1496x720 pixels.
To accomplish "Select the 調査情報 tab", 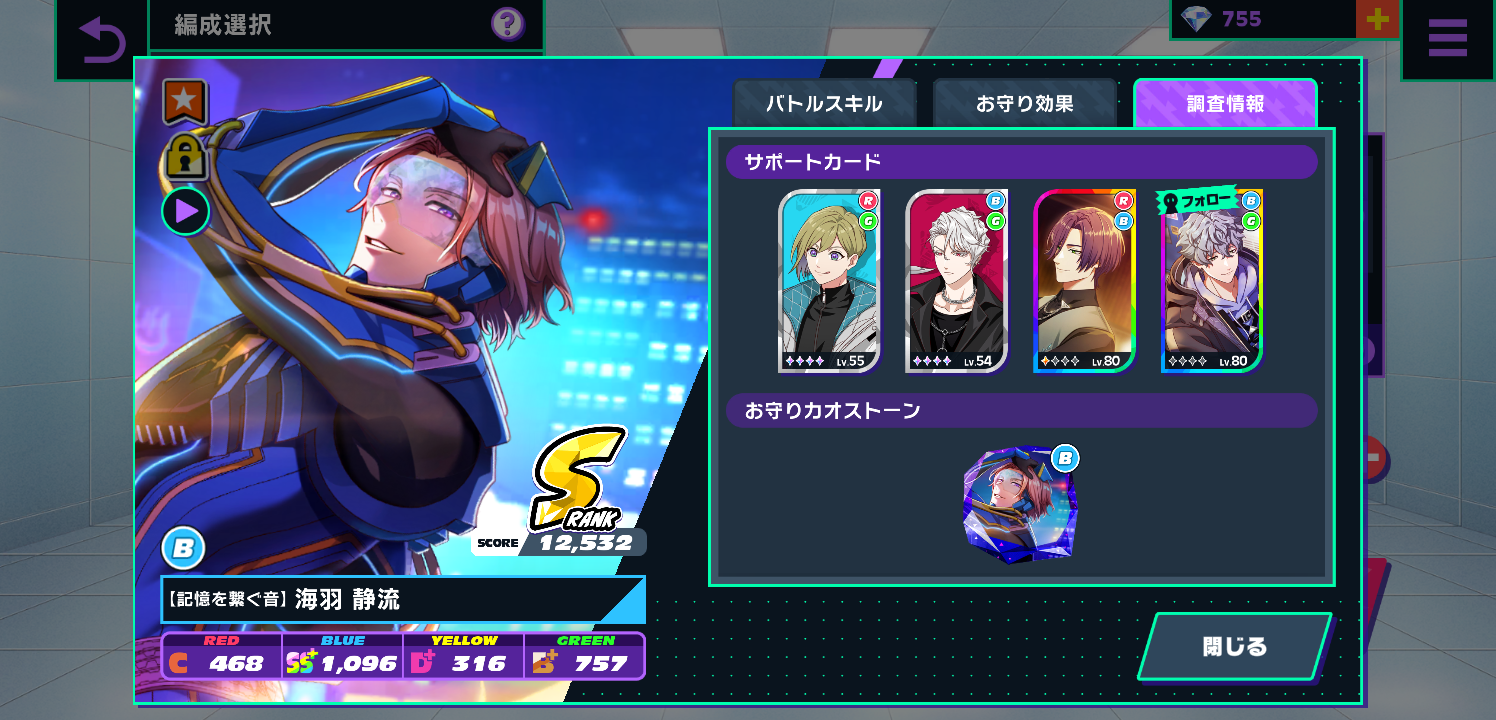I will [x=1225, y=103].
